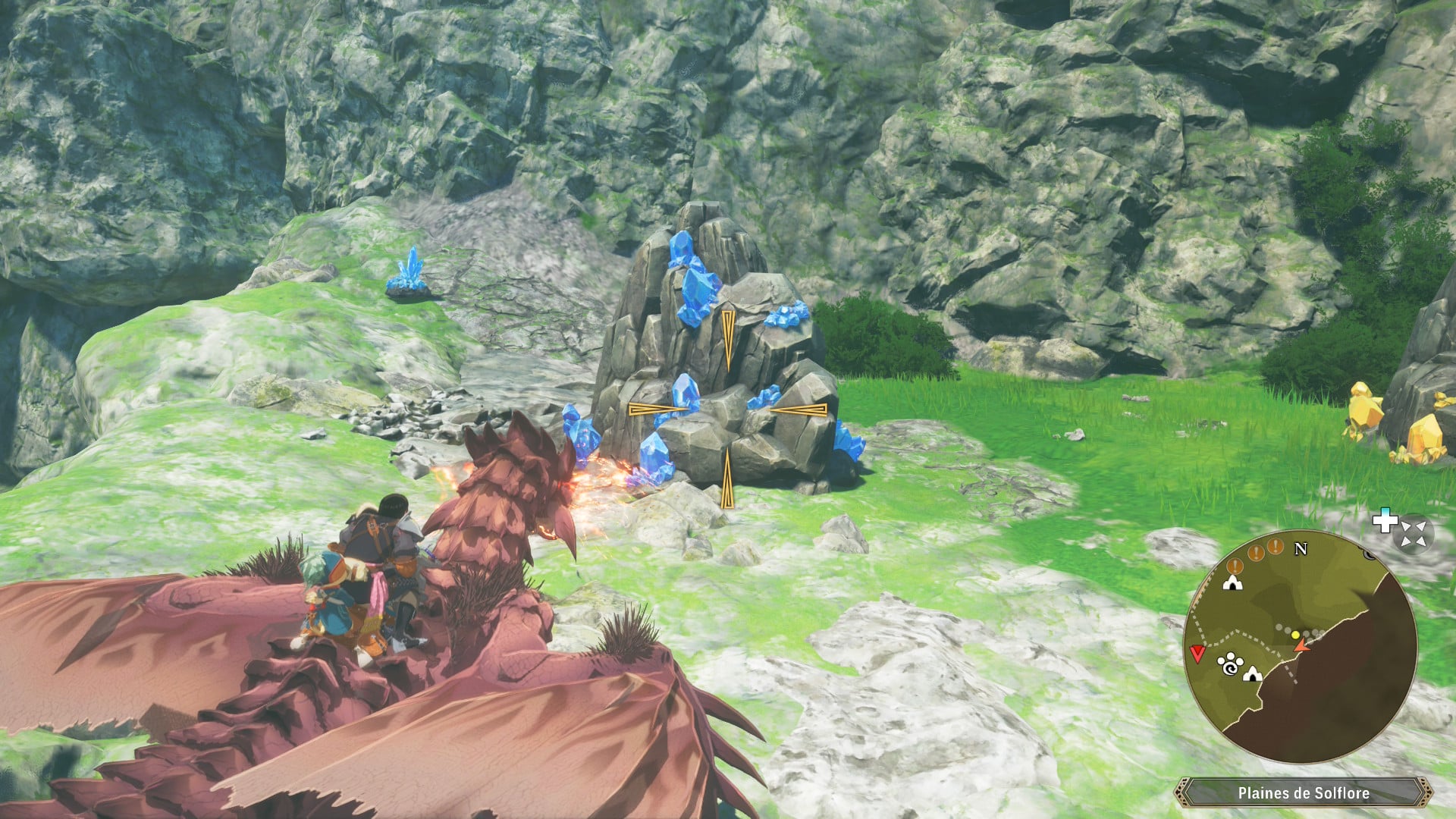Choose the den icon below the exclamation marks
Image resolution: width=1456 pixels, height=819 pixels.
click(1232, 582)
